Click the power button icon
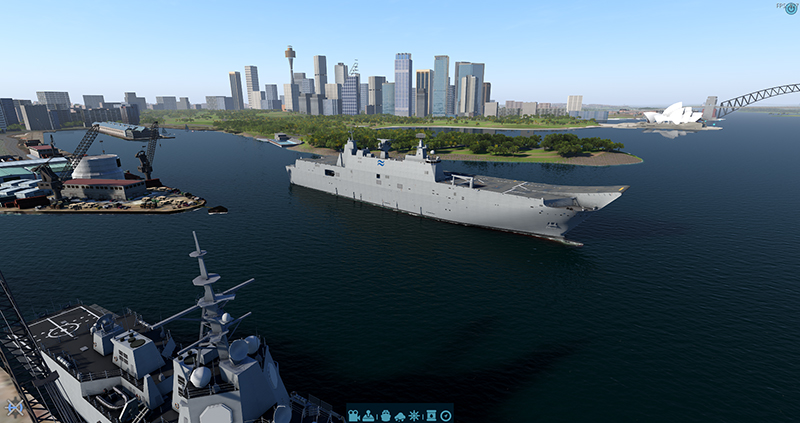This screenshot has width=800, height=423. pos(791,8)
